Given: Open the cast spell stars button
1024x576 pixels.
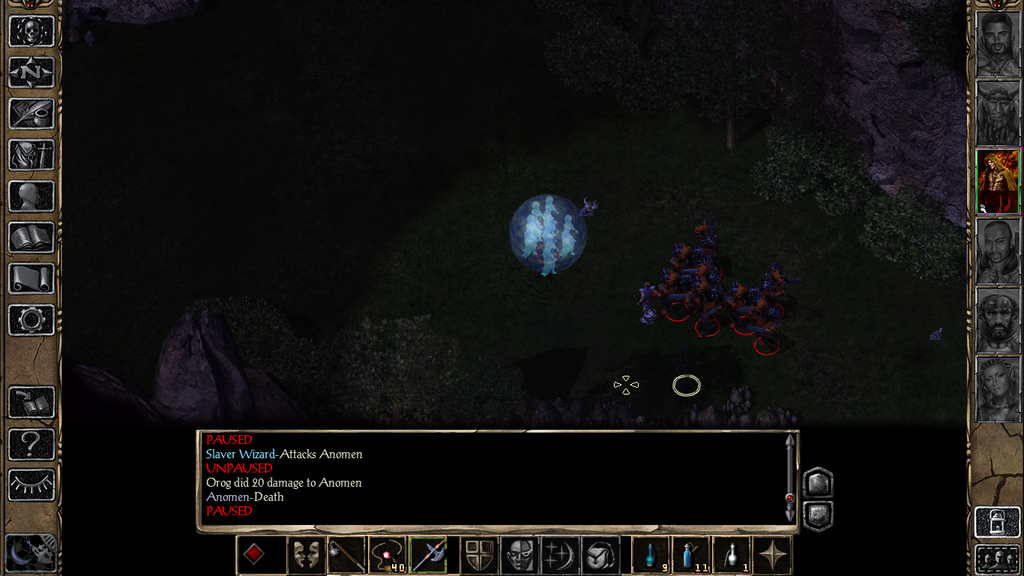Looking at the screenshot, I should pyautogui.click(x=559, y=555).
